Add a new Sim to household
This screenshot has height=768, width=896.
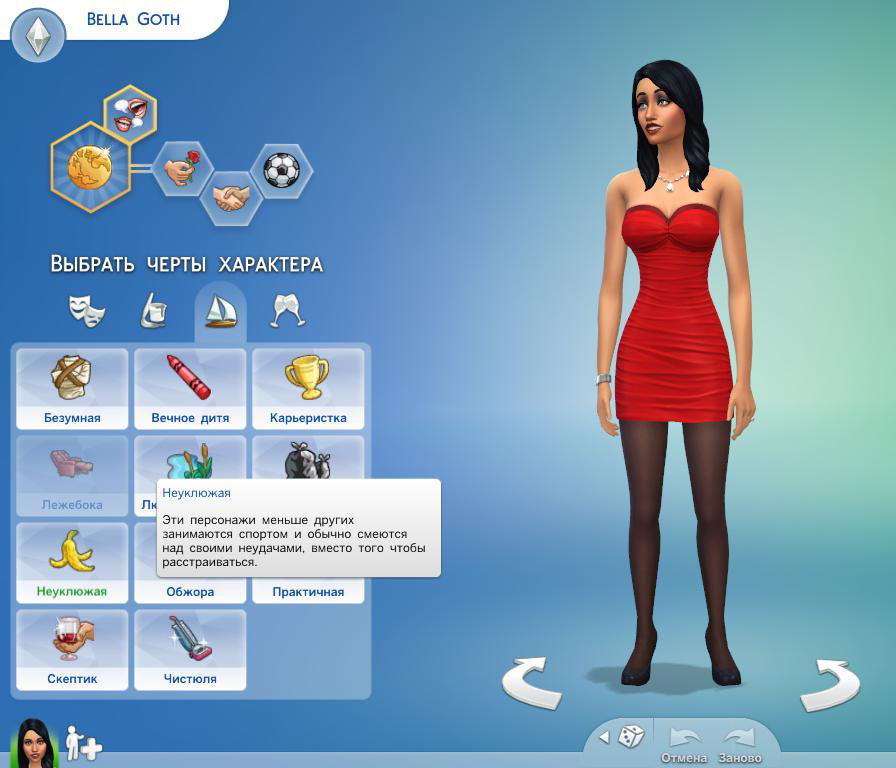point(83,745)
